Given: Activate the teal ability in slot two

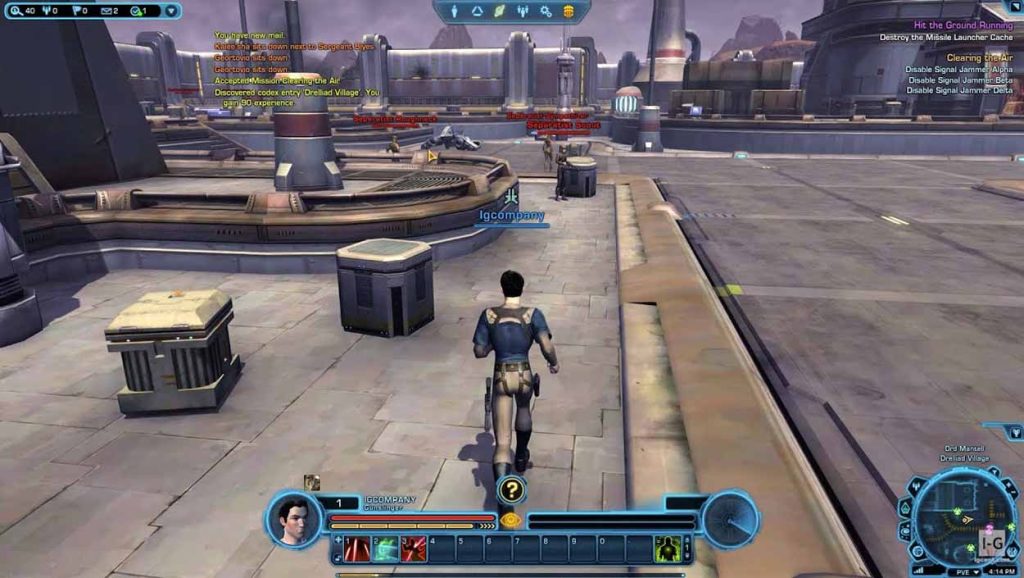Looking at the screenshot, I should pos(385,548).
